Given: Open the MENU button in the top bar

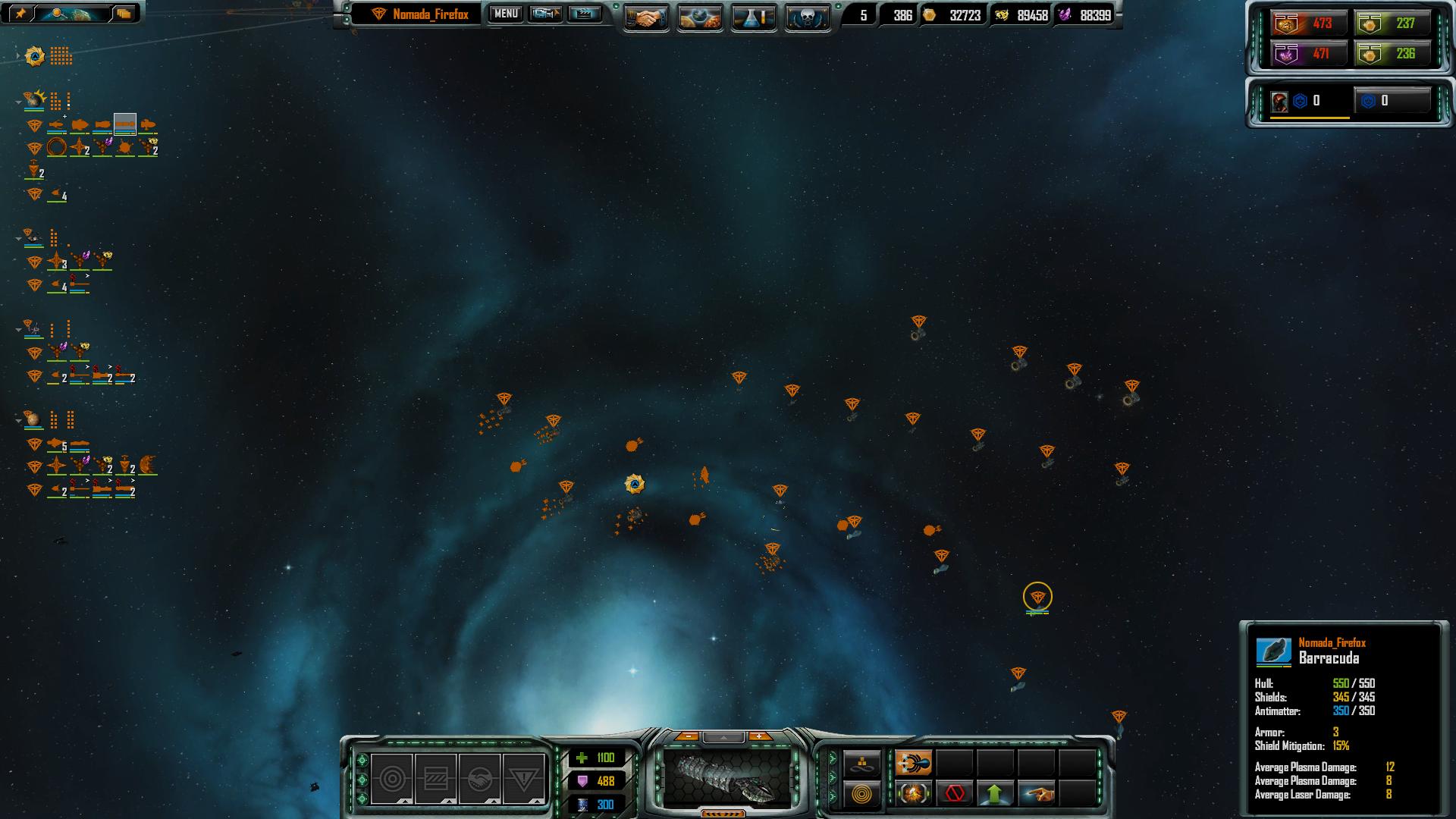Looking at the screenshot, I should [x=506, y=14].
